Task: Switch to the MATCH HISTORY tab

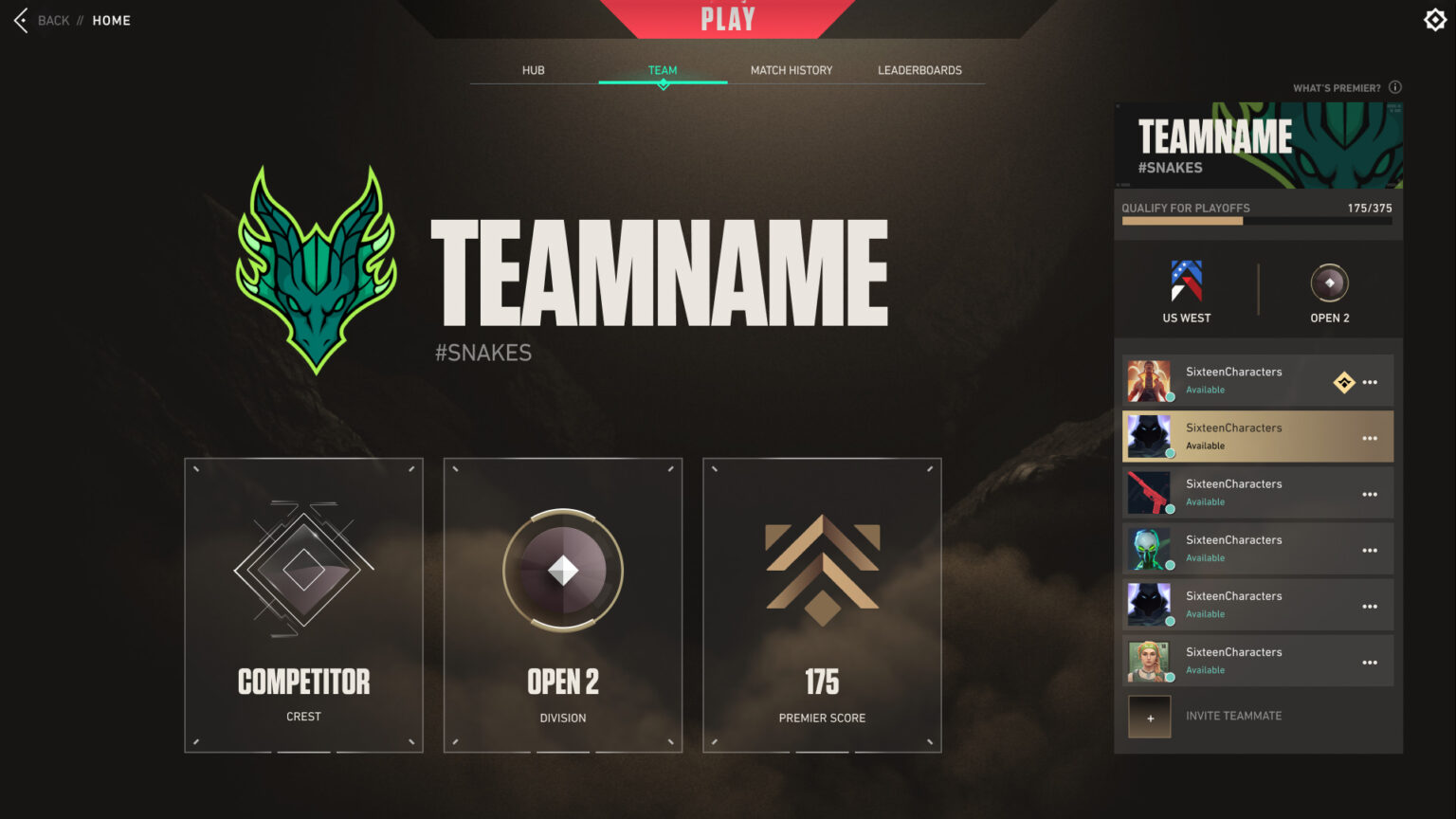Action: (791, 69)
